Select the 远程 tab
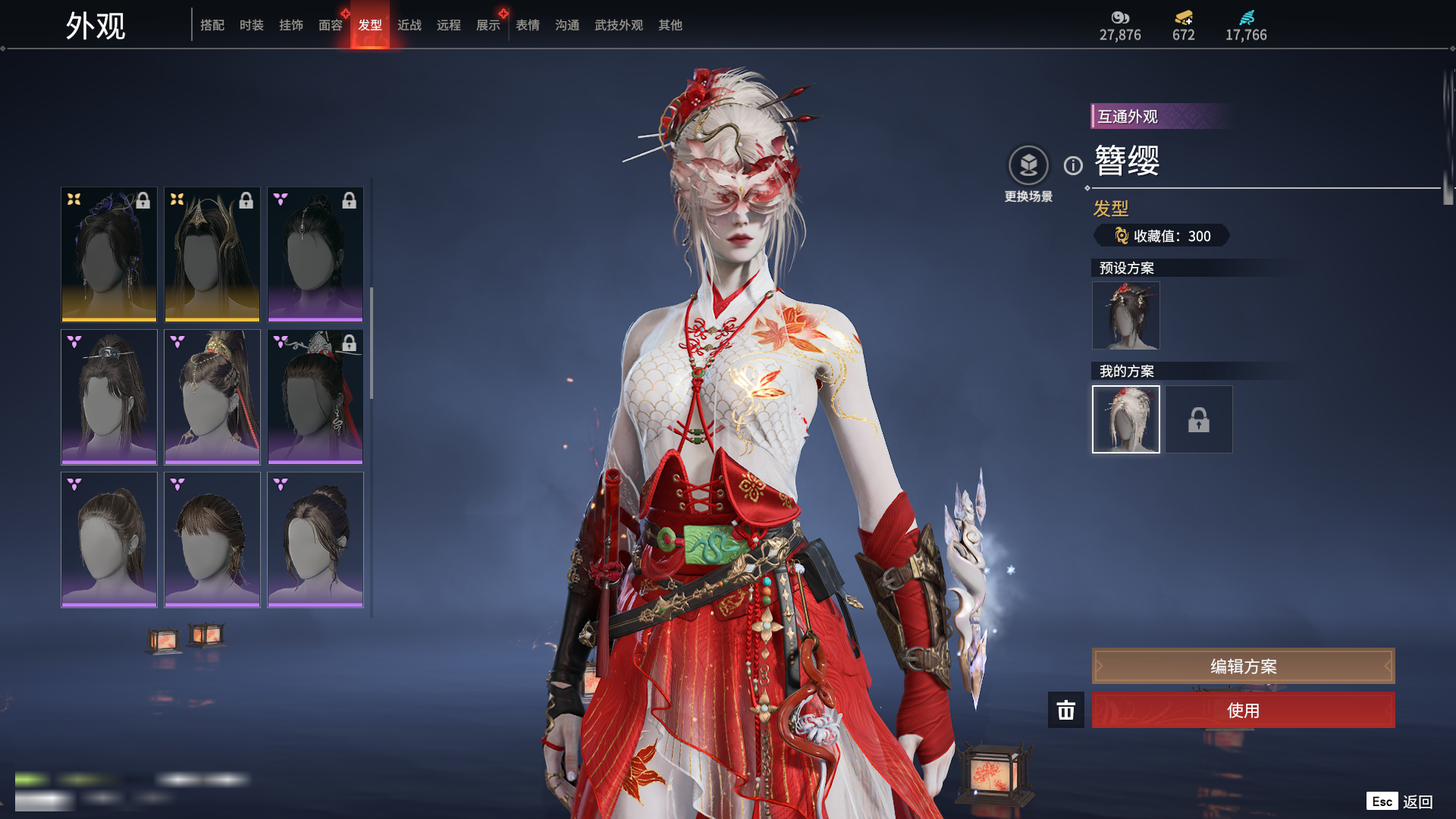 point(449,26)
